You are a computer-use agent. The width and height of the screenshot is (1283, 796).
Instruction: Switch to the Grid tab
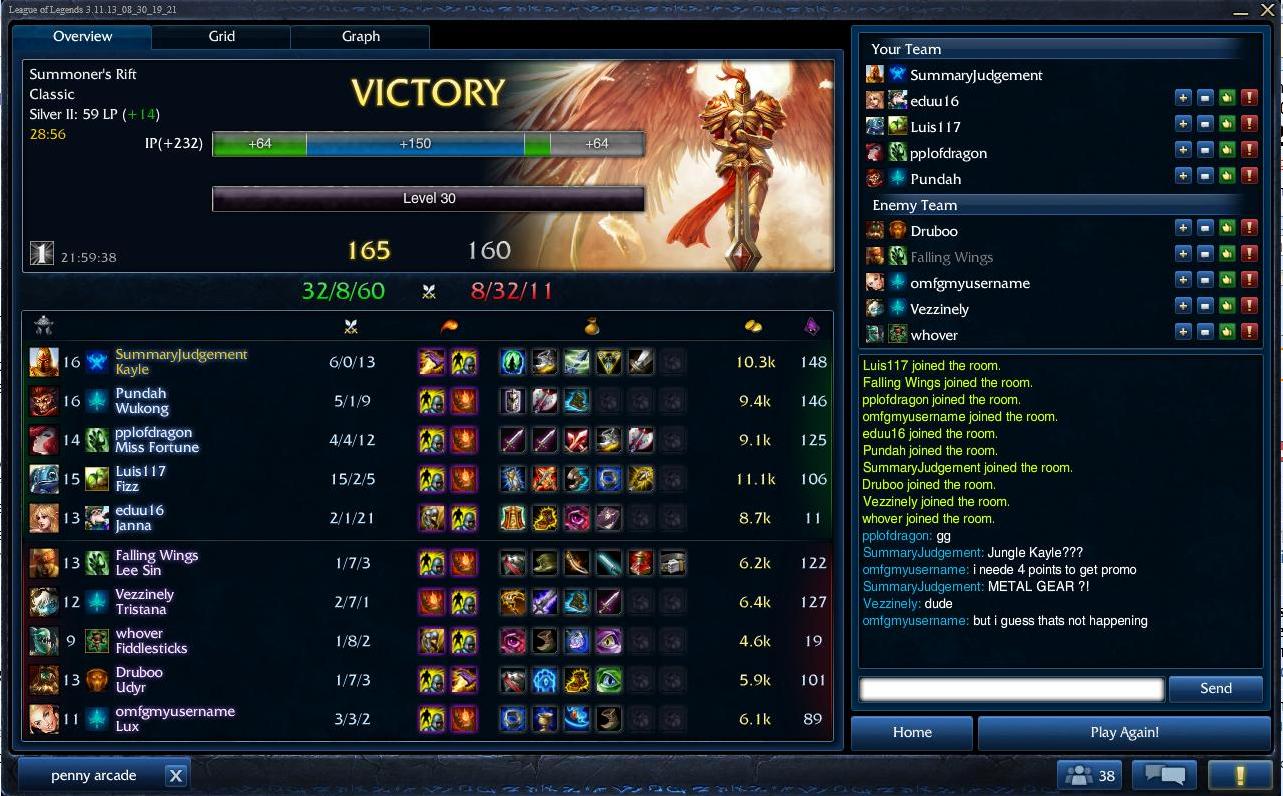pos(221,37)
